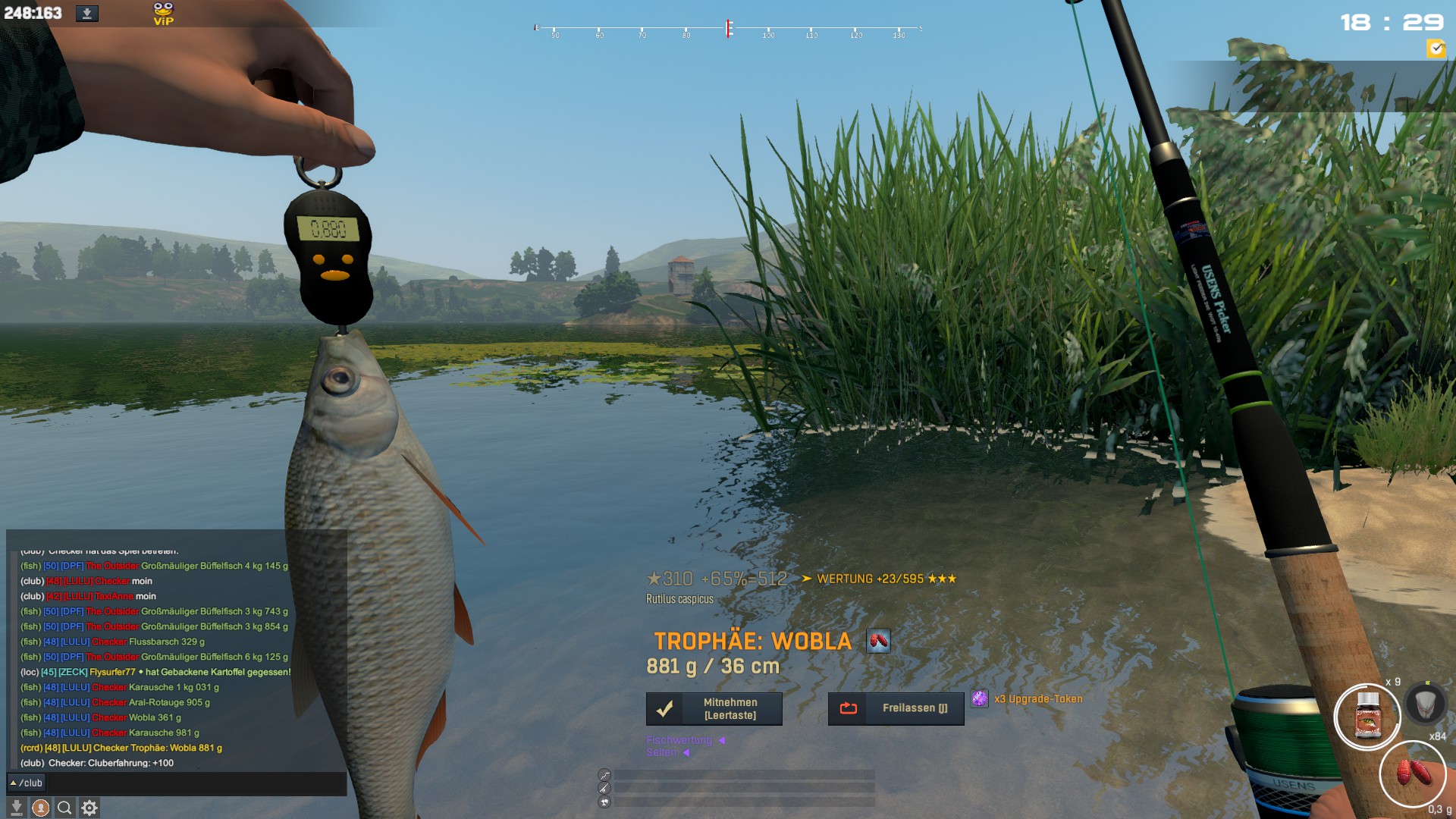The image size is (1456, 819).
Task: Click the Wobla trophy record chat line
Action: coord(121,748)
